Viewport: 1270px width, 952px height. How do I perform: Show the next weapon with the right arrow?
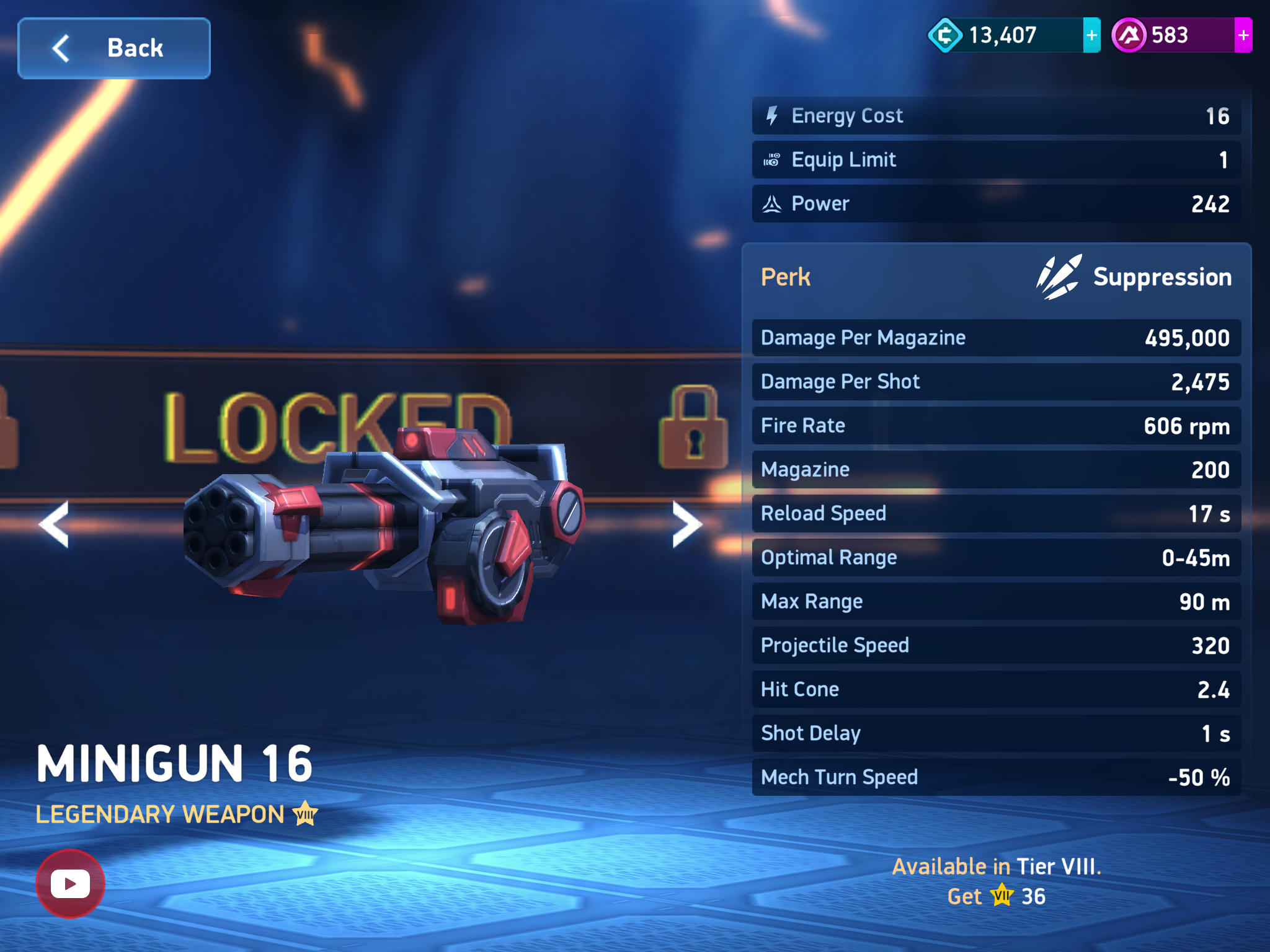click(x=686, y=524)
